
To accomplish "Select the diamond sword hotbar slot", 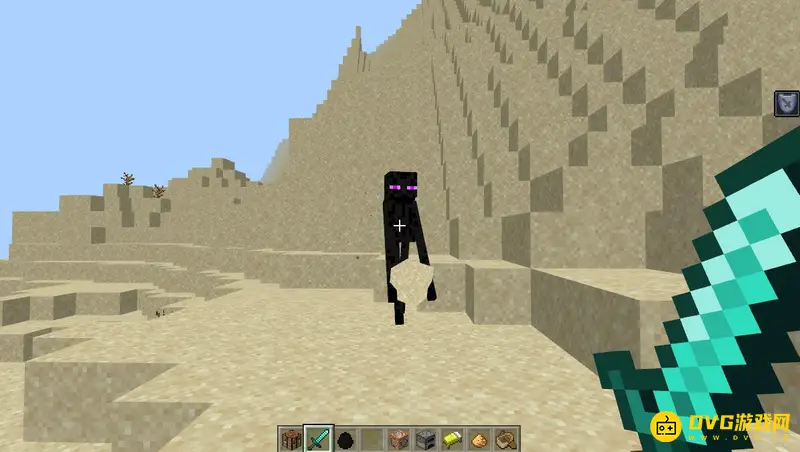I will 317,438.
